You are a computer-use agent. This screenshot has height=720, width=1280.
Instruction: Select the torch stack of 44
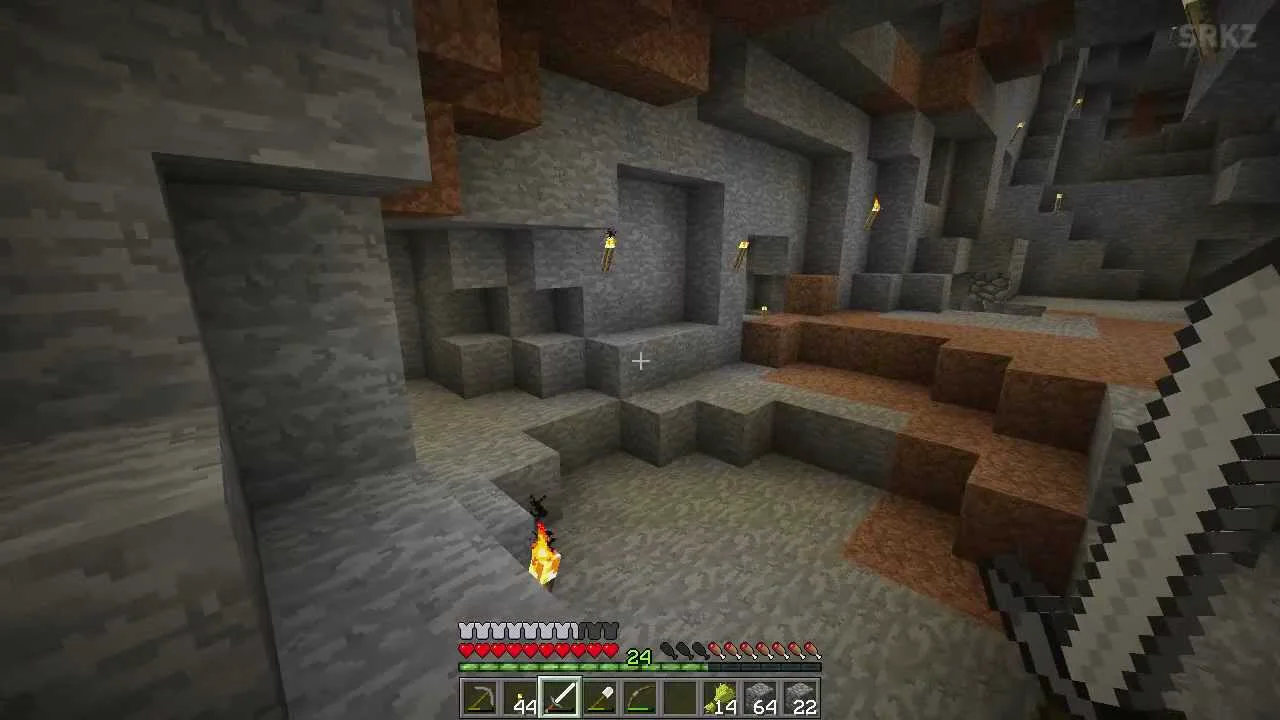(x=520, y=698)
